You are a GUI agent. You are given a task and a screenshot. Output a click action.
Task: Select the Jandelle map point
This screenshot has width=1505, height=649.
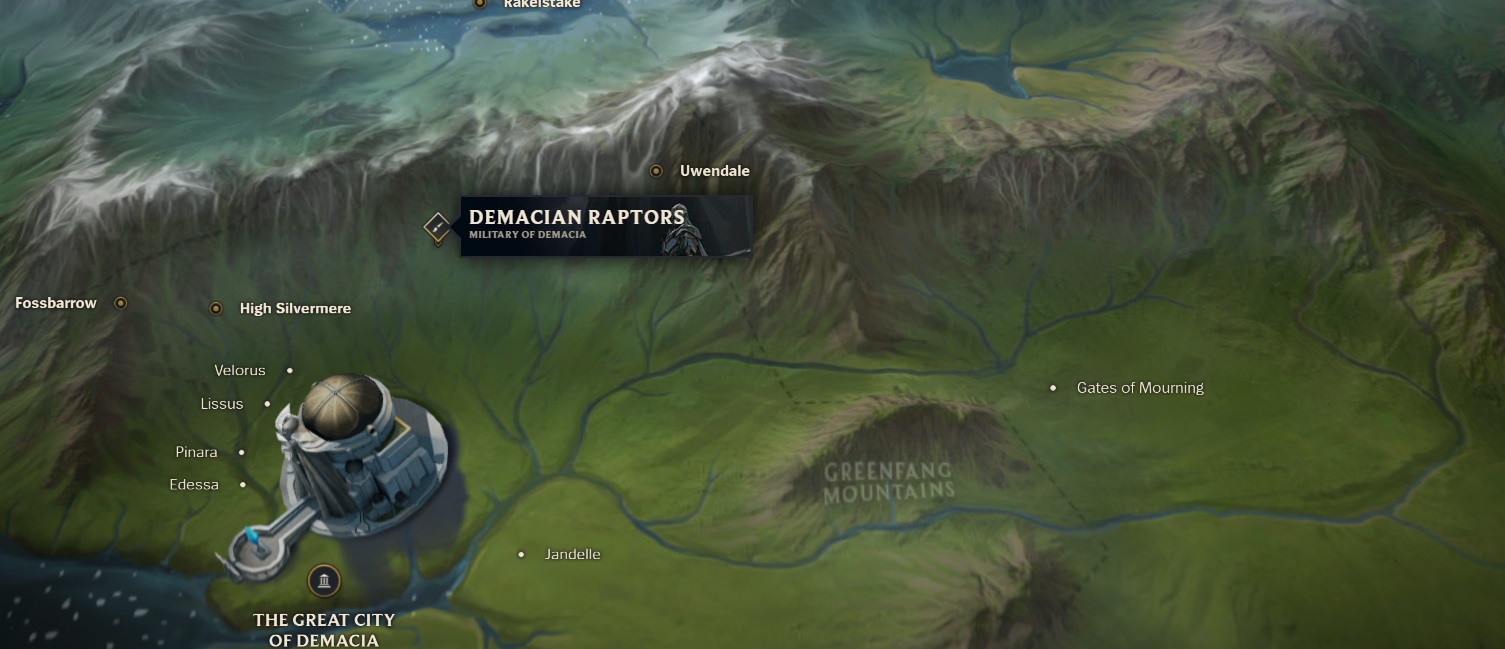[521, 554]
